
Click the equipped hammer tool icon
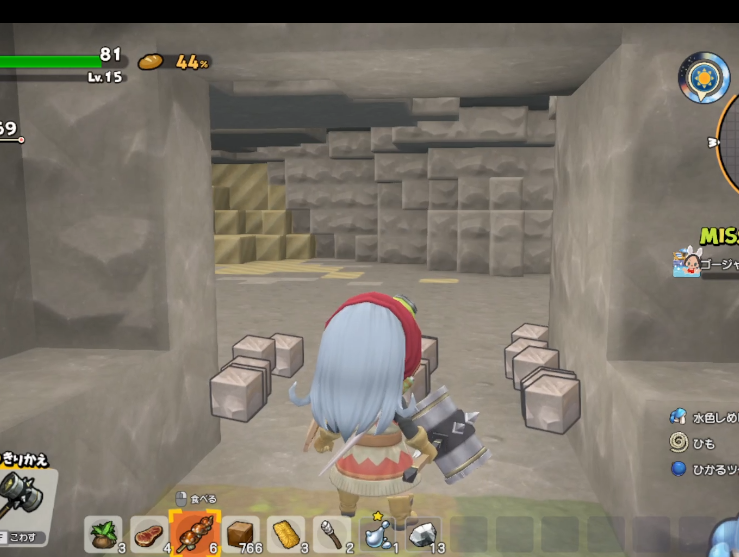click(x=22, y=492)
